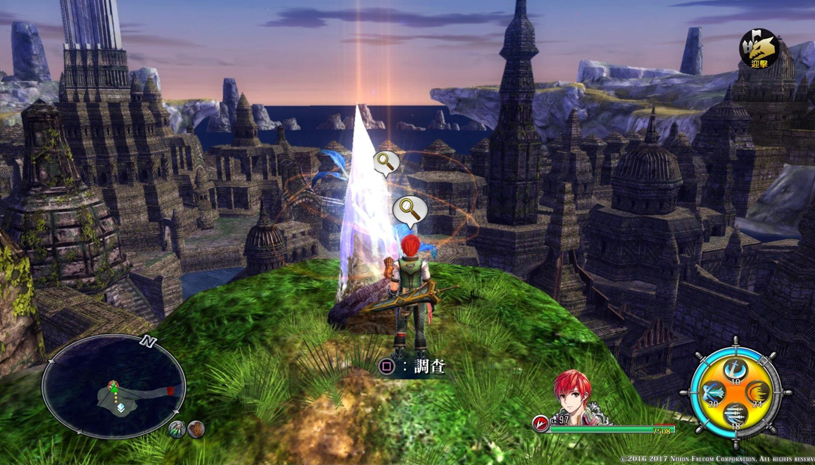The image size is (815, 465).
Task: Select the magnifier bubble beside the crystal's tip
Action: tap(387, 163)
